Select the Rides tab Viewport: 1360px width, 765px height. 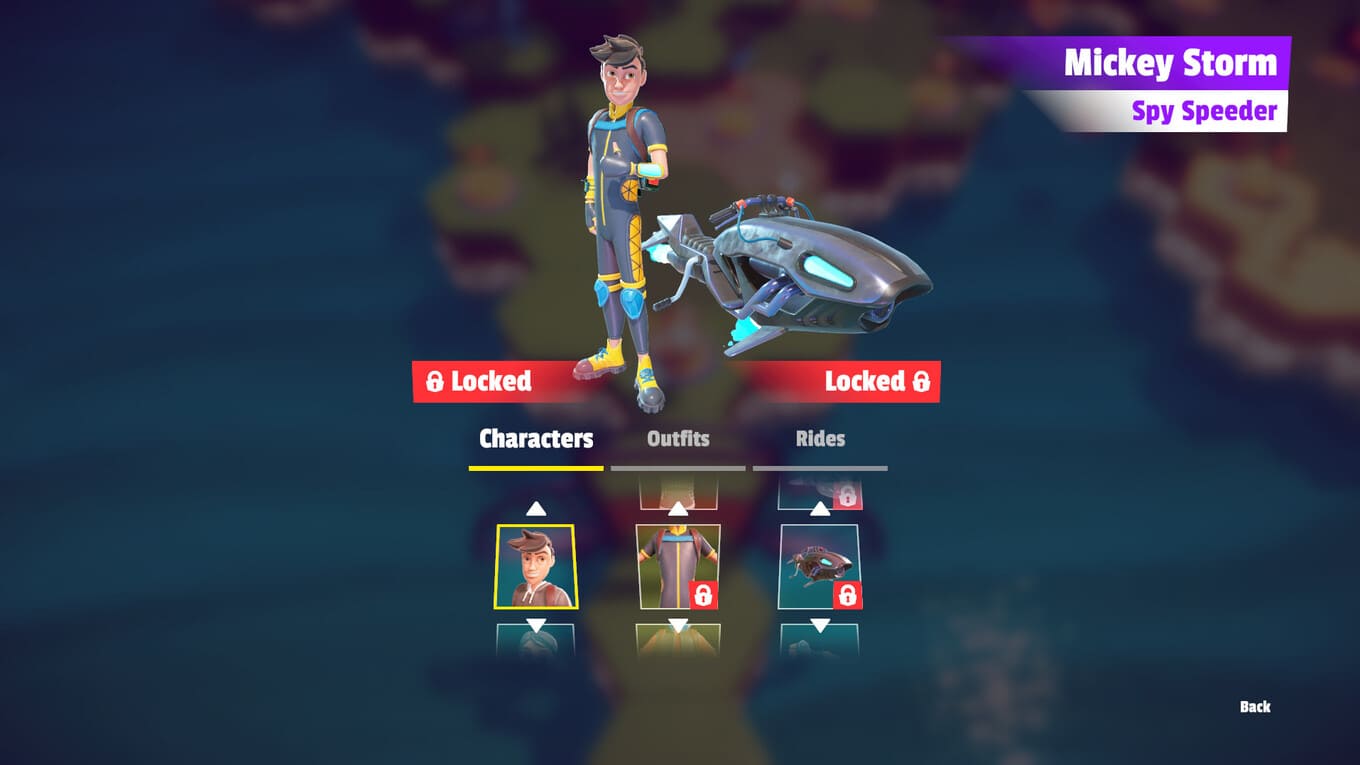[x=820, y=439]
